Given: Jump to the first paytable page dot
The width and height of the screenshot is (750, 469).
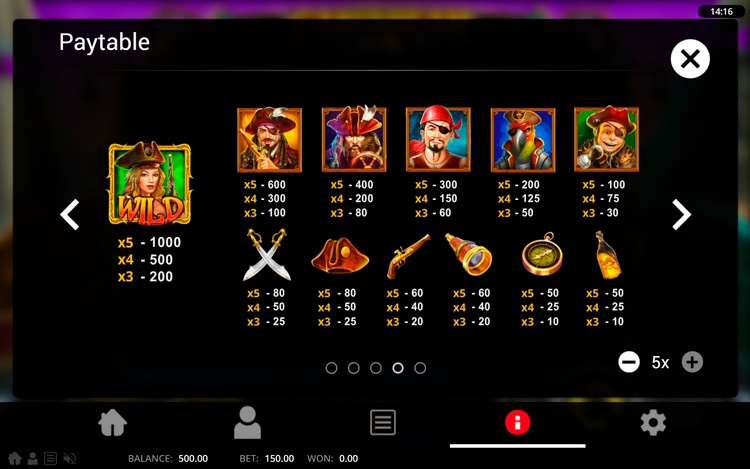Looking at the screenshot, I should tap(332, 368).
